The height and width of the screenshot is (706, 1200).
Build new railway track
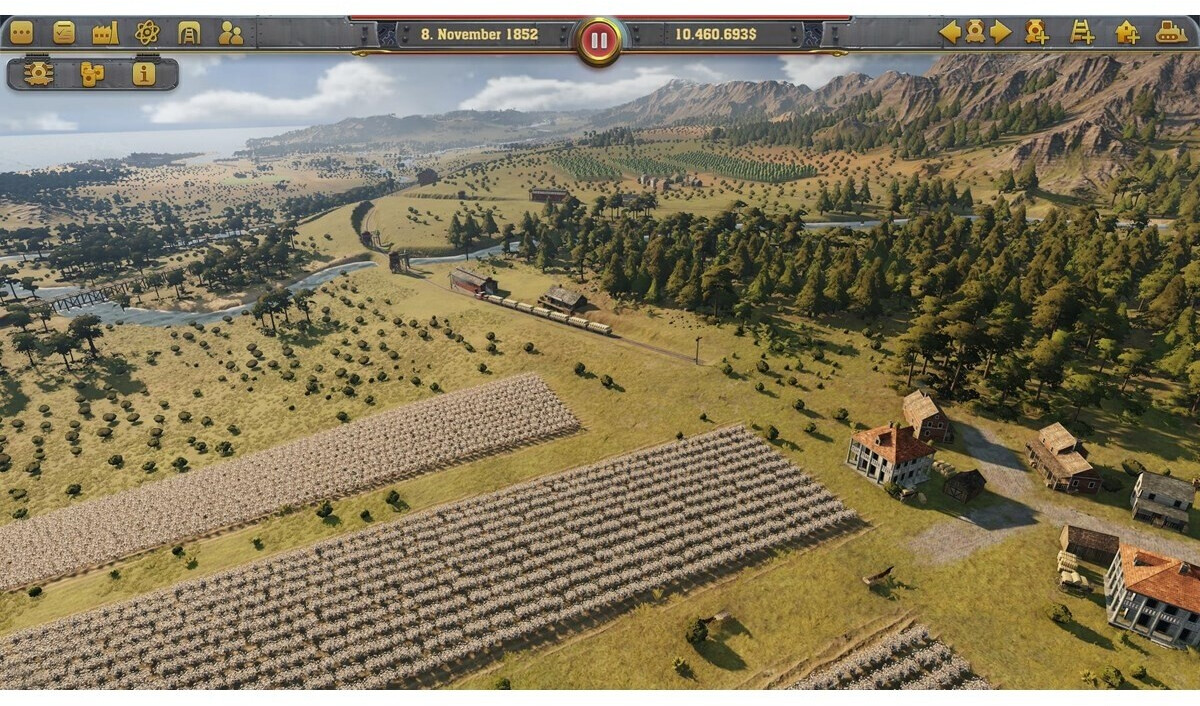point(1082,32)
